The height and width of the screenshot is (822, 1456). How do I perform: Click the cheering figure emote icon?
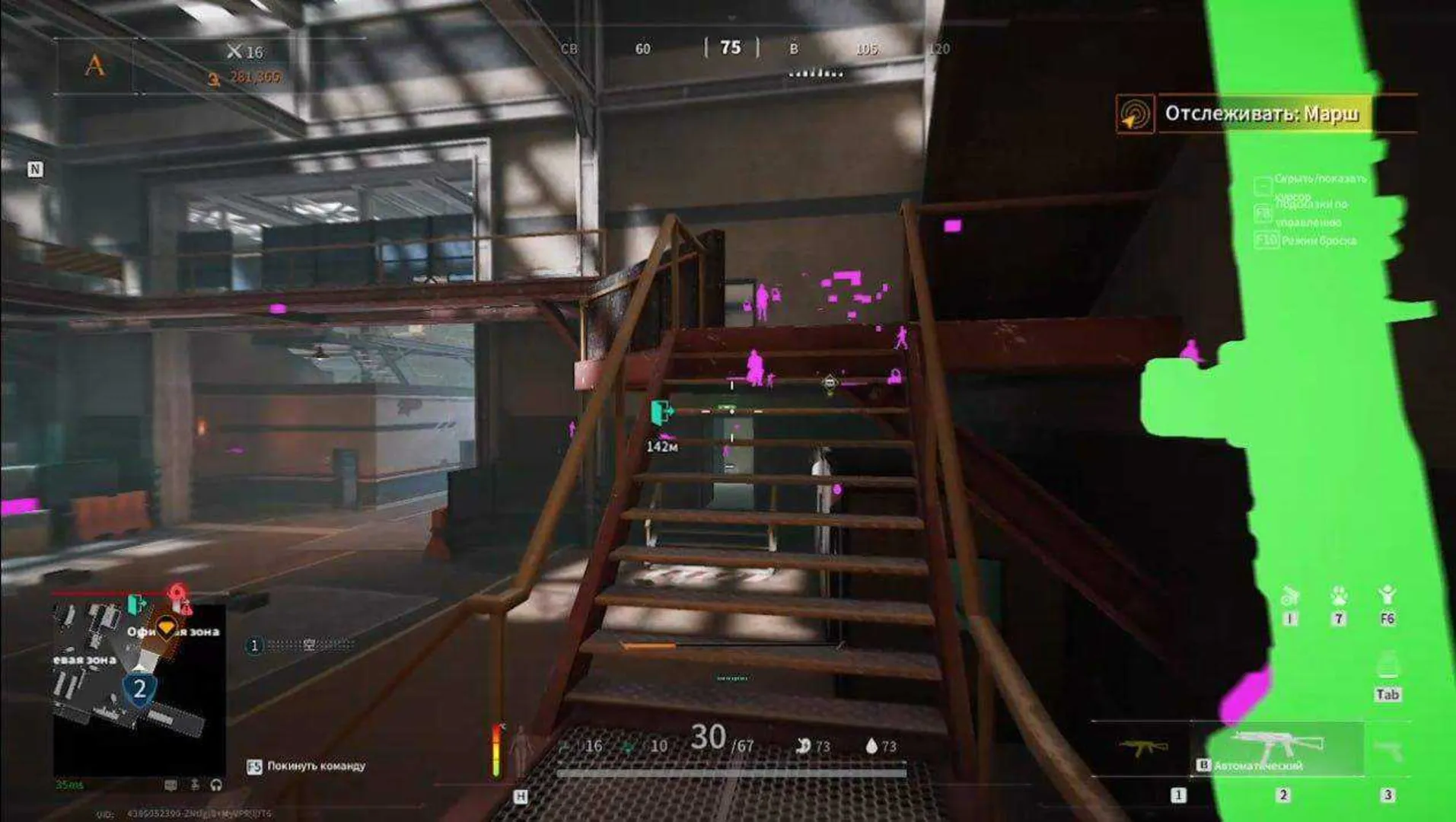click(x=1387, y=595)
